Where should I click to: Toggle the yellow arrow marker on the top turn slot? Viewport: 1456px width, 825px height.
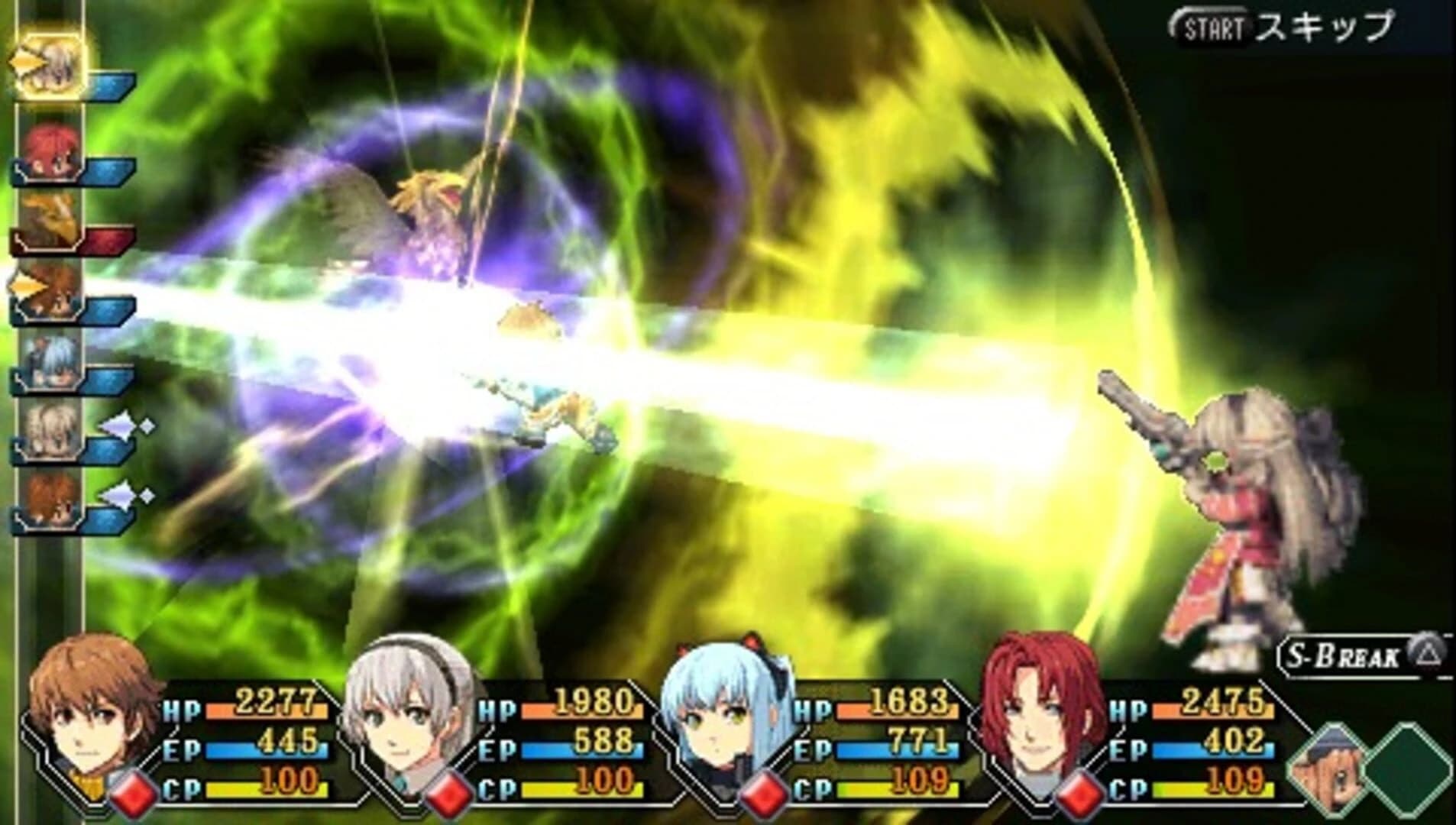click(x=27, y=61)
